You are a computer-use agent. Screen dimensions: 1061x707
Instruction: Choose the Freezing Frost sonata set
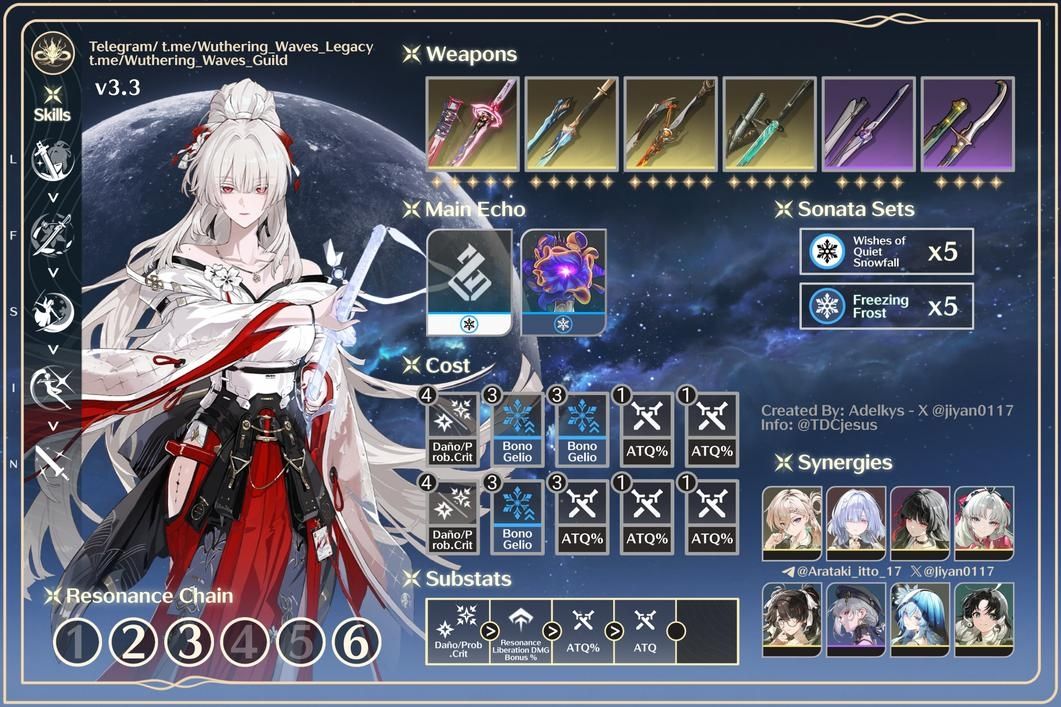pos(886,306)
